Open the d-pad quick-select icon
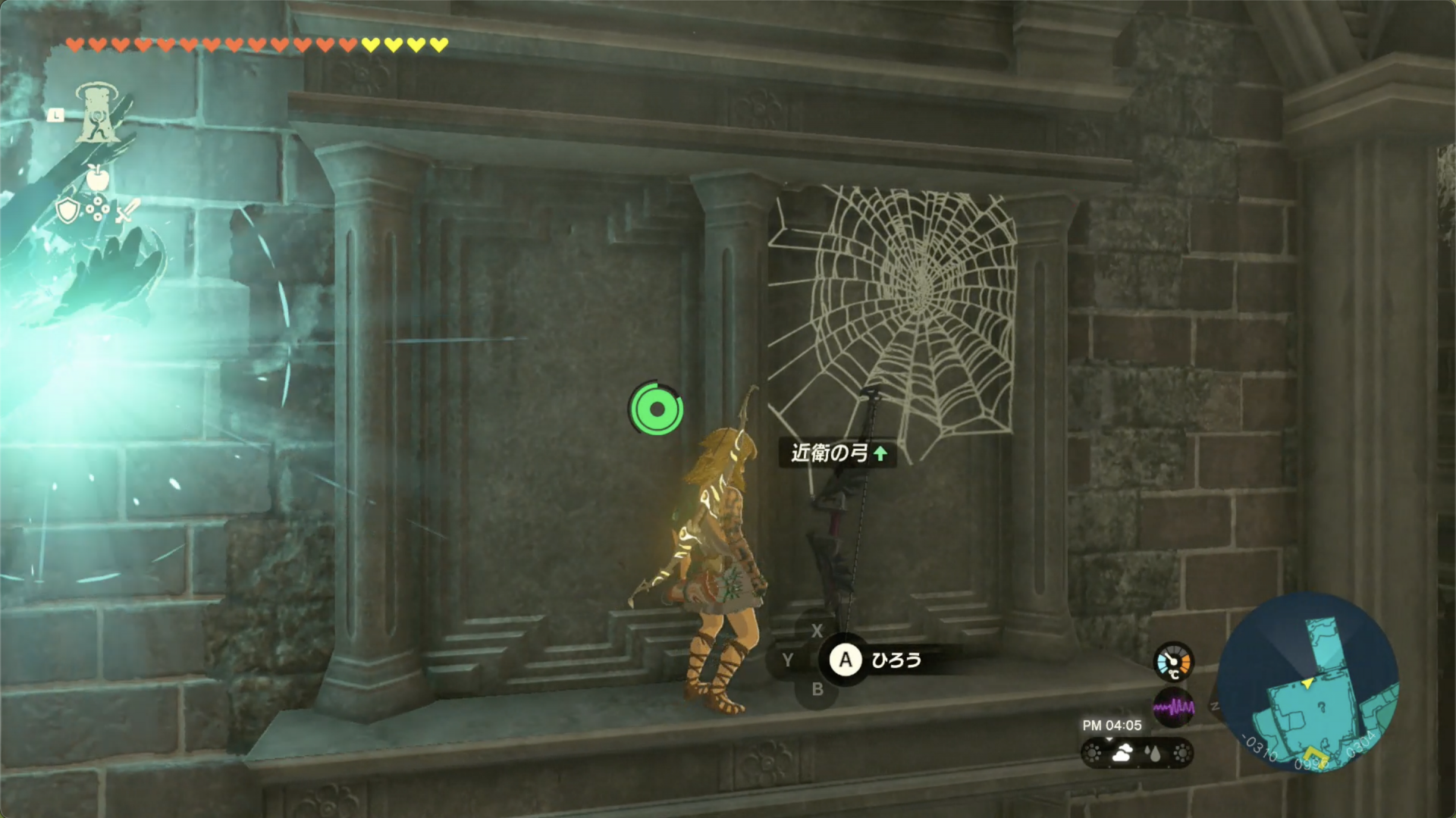The height and width of the screenshot is (818, 1456). [97, 208]
